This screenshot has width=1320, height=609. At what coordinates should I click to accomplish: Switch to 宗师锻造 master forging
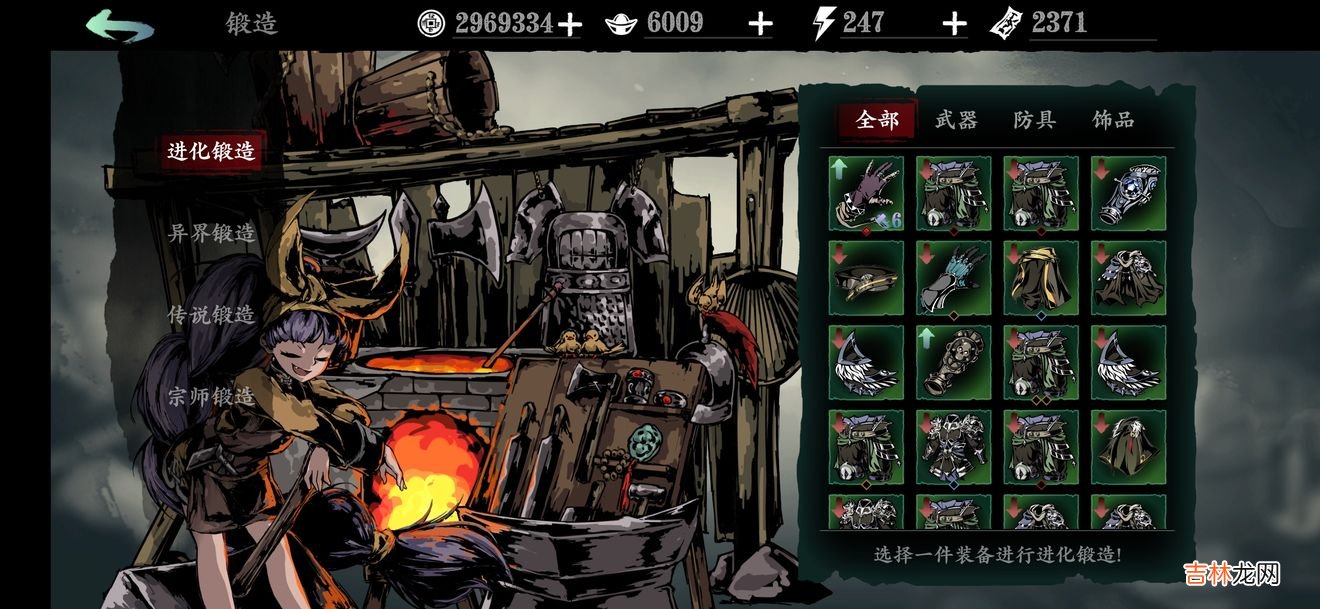coord(212,397)
